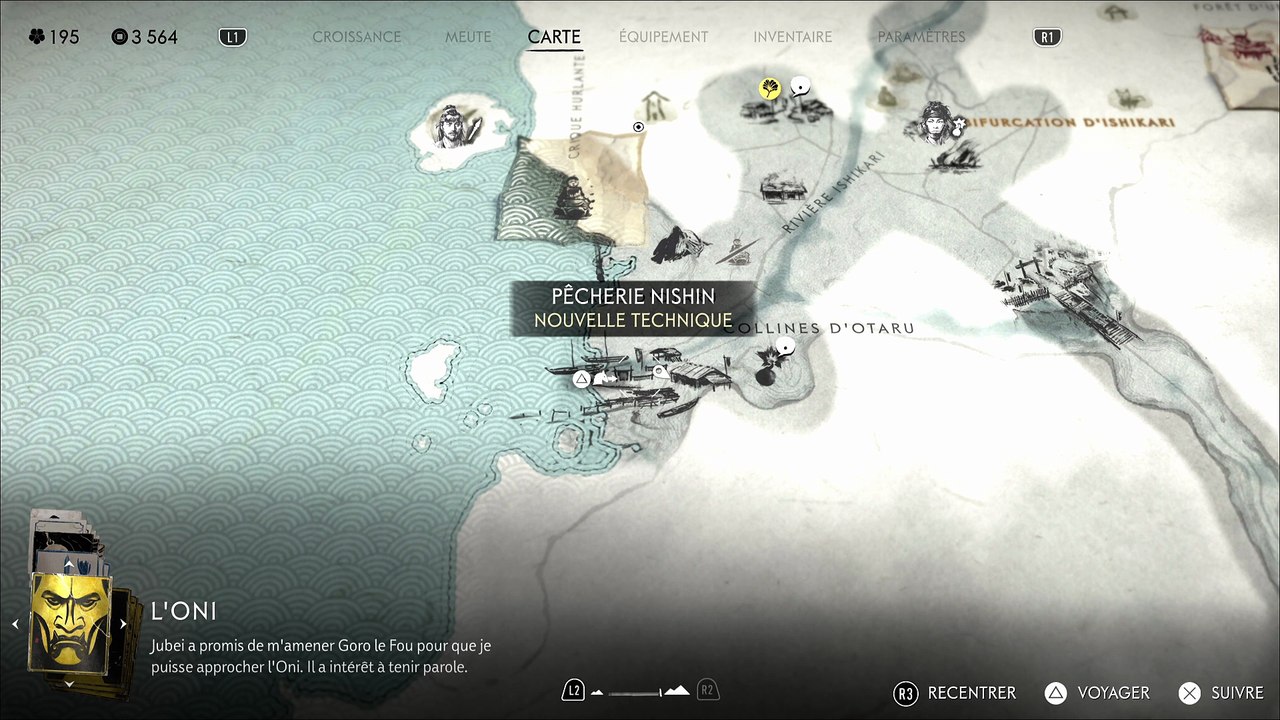
Task: Show the next quest card with the right arrow
Action: click(x=123, y=624)
